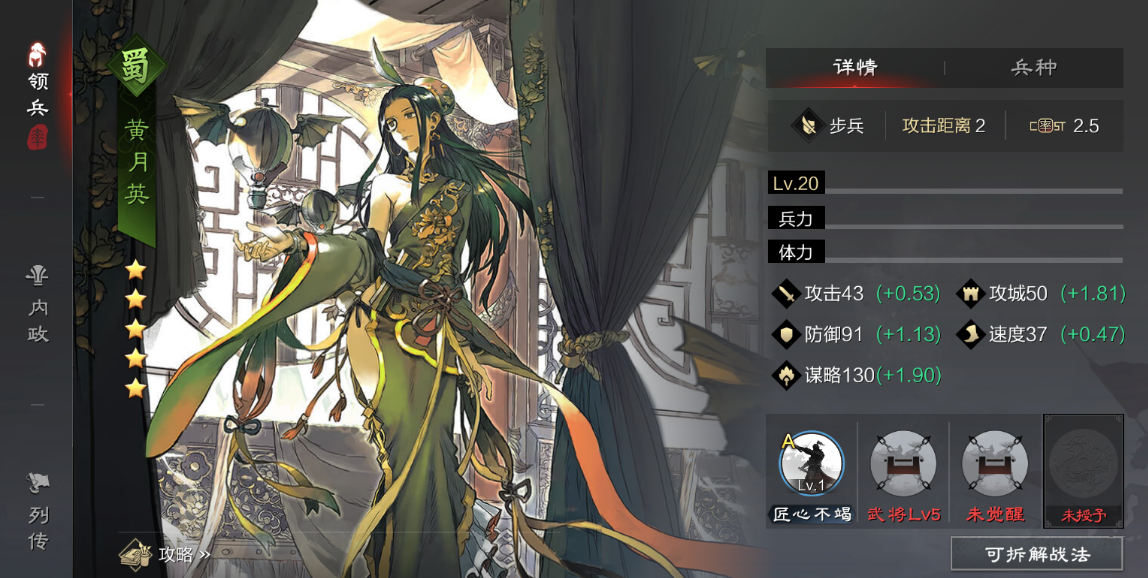Image resolution: width=1148 pixels, height=578 pixels.
Task: Open the 兵种 troop type tab
Action: [1033, 68]
